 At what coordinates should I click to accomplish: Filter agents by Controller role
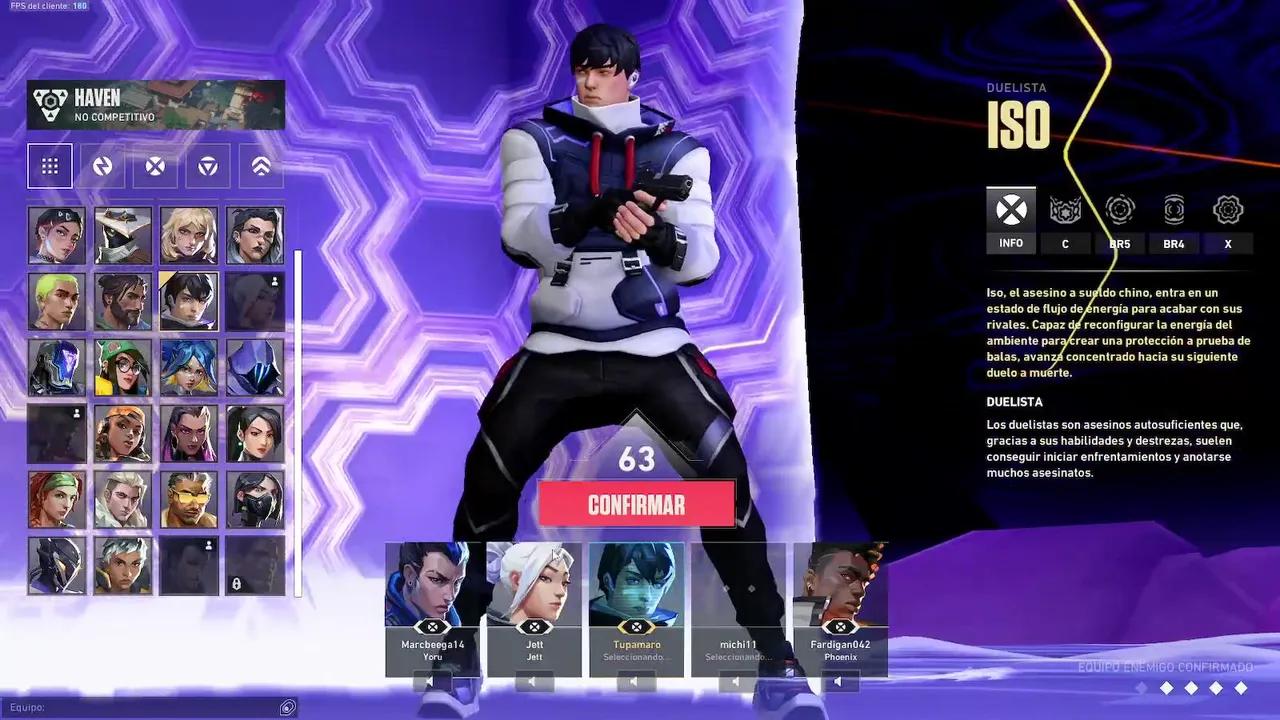[207, 166]
